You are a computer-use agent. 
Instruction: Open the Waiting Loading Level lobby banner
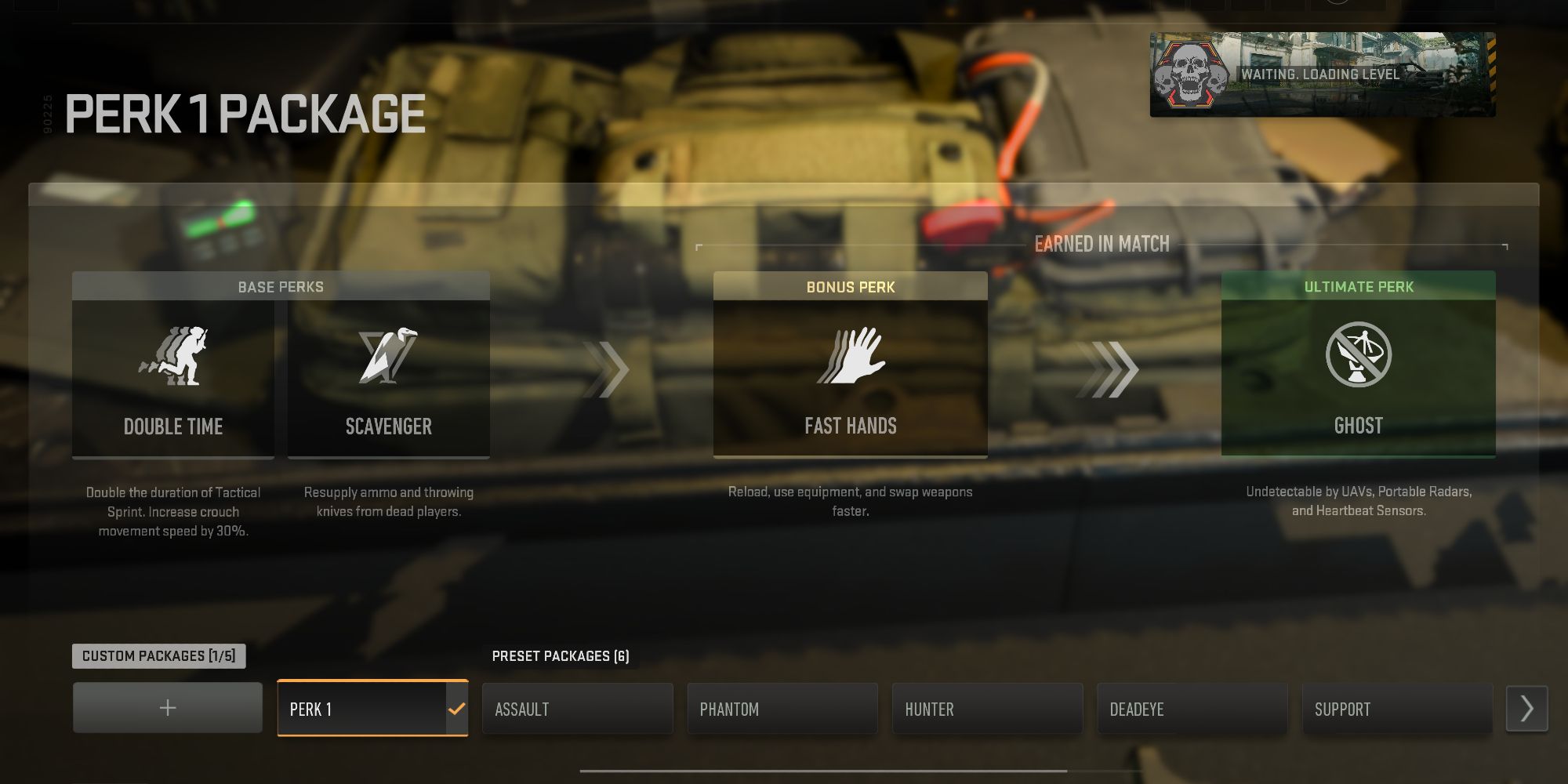[1323, 74]
